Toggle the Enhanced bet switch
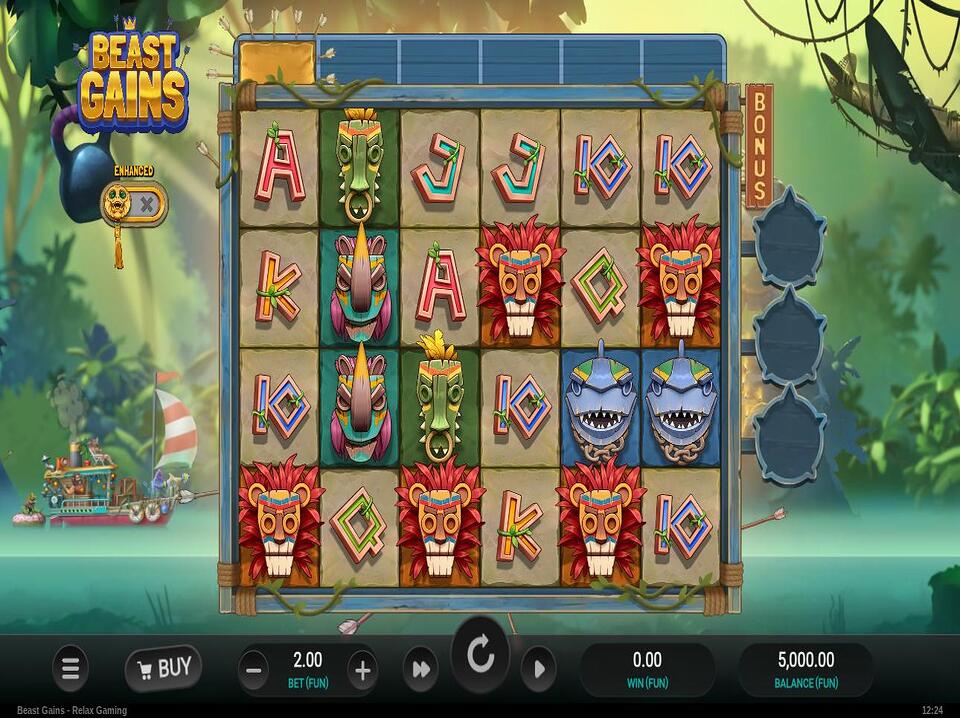 click(133, 204)
